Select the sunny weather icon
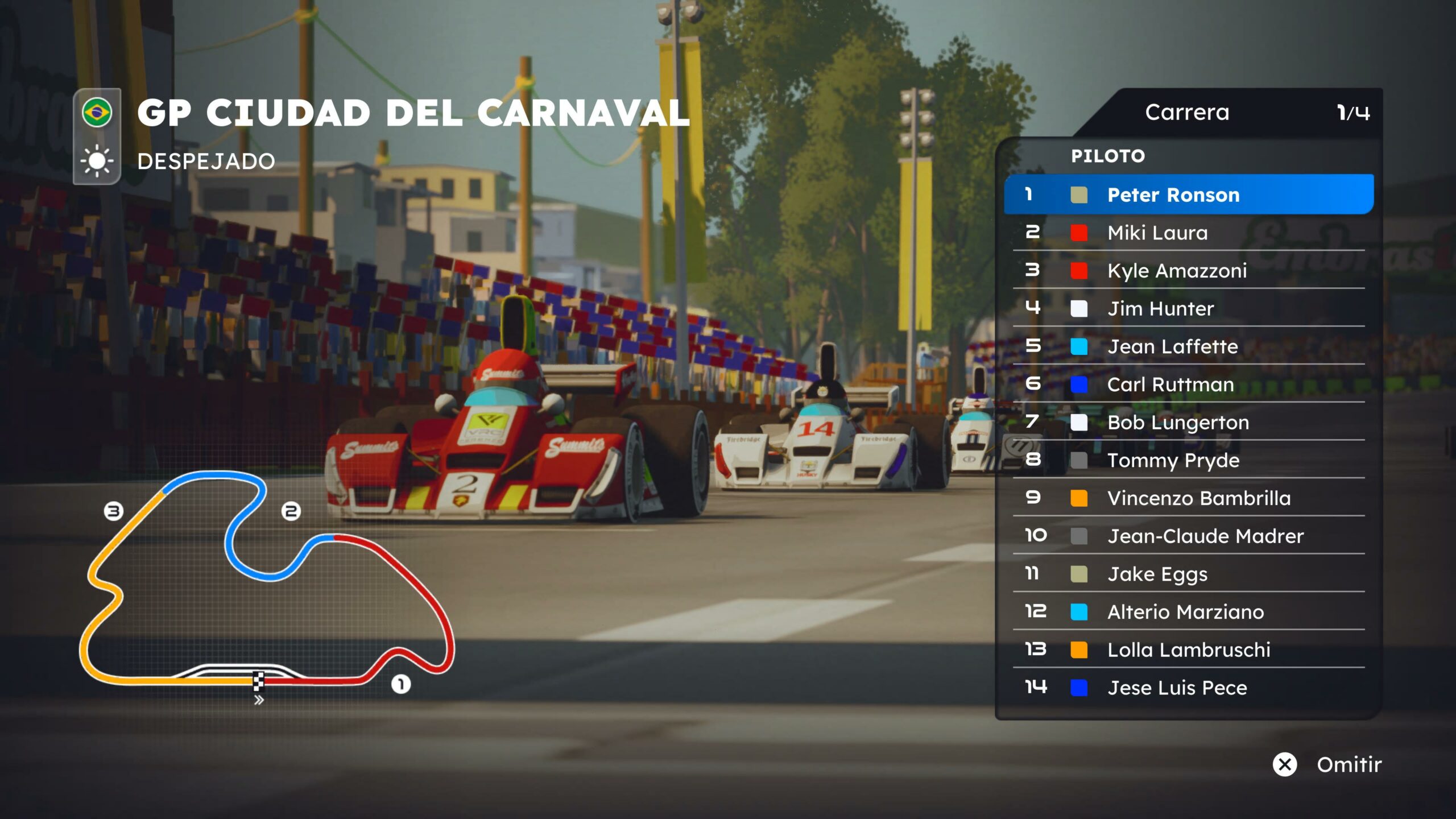Viewport: 1456px width, 819px height. point(97,161)
